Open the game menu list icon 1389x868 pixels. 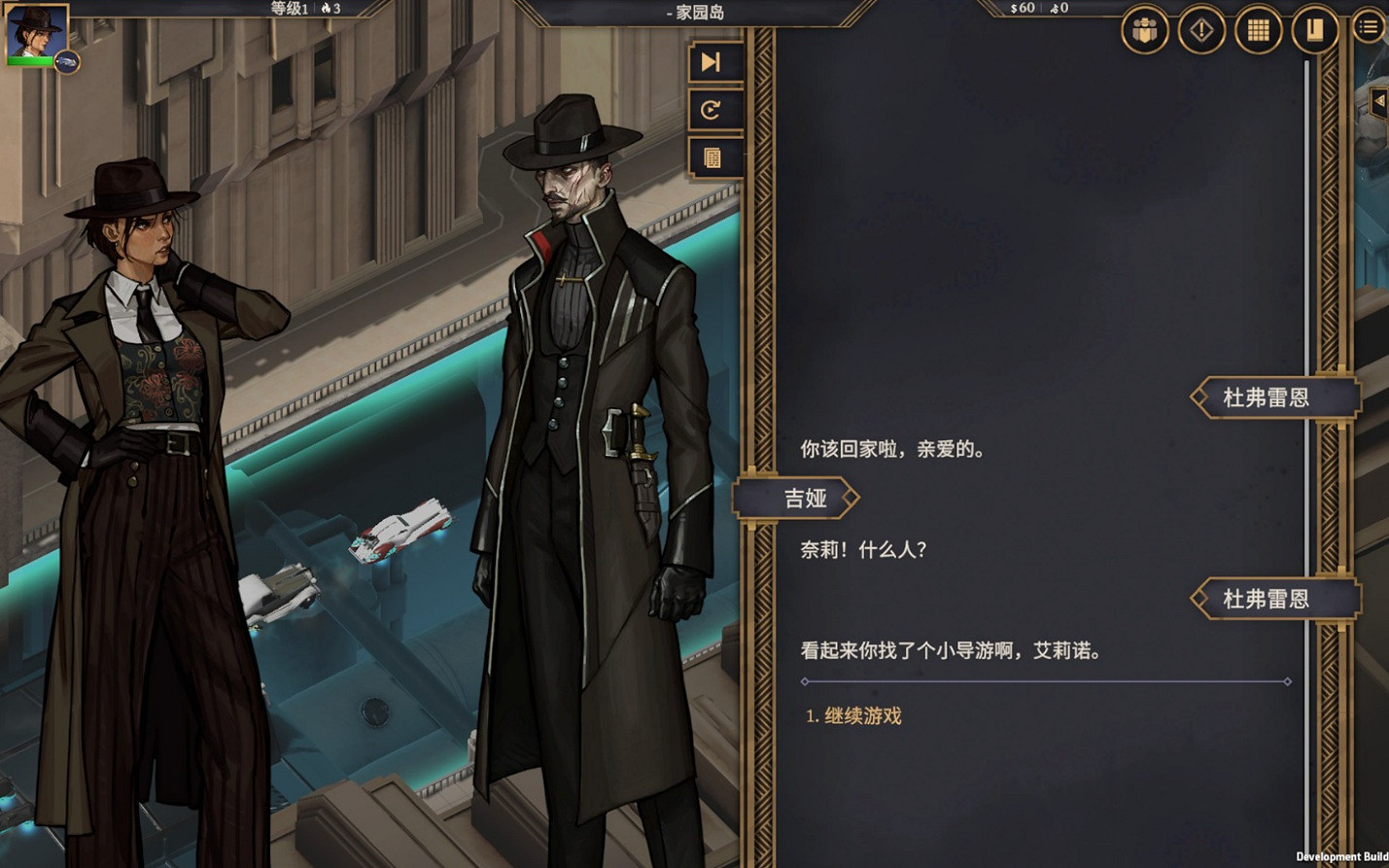(x=1368, y=26)
